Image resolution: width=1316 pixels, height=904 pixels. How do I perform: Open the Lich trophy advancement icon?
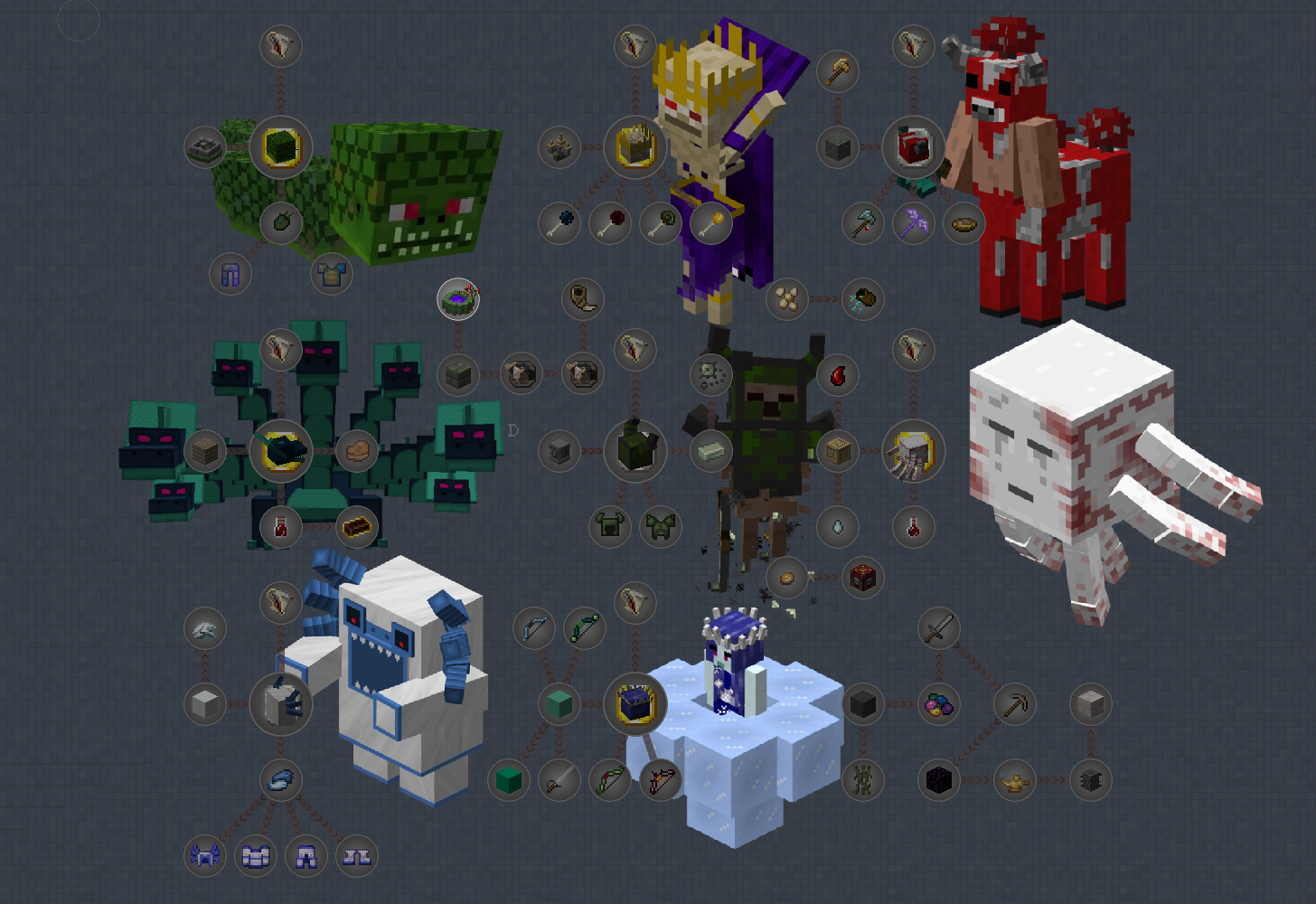point(634,148)
